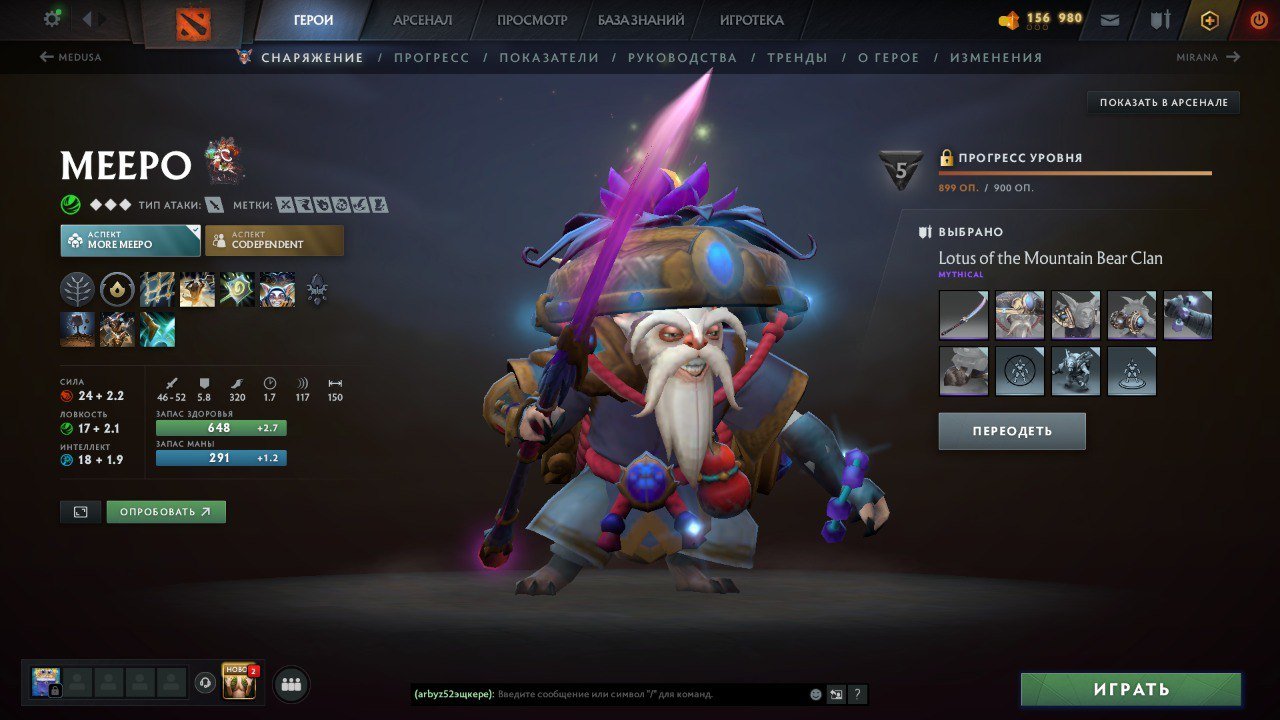Switch to the АРСЕНАЛ tab
The image size is (1280, 720).
(423, 19)
